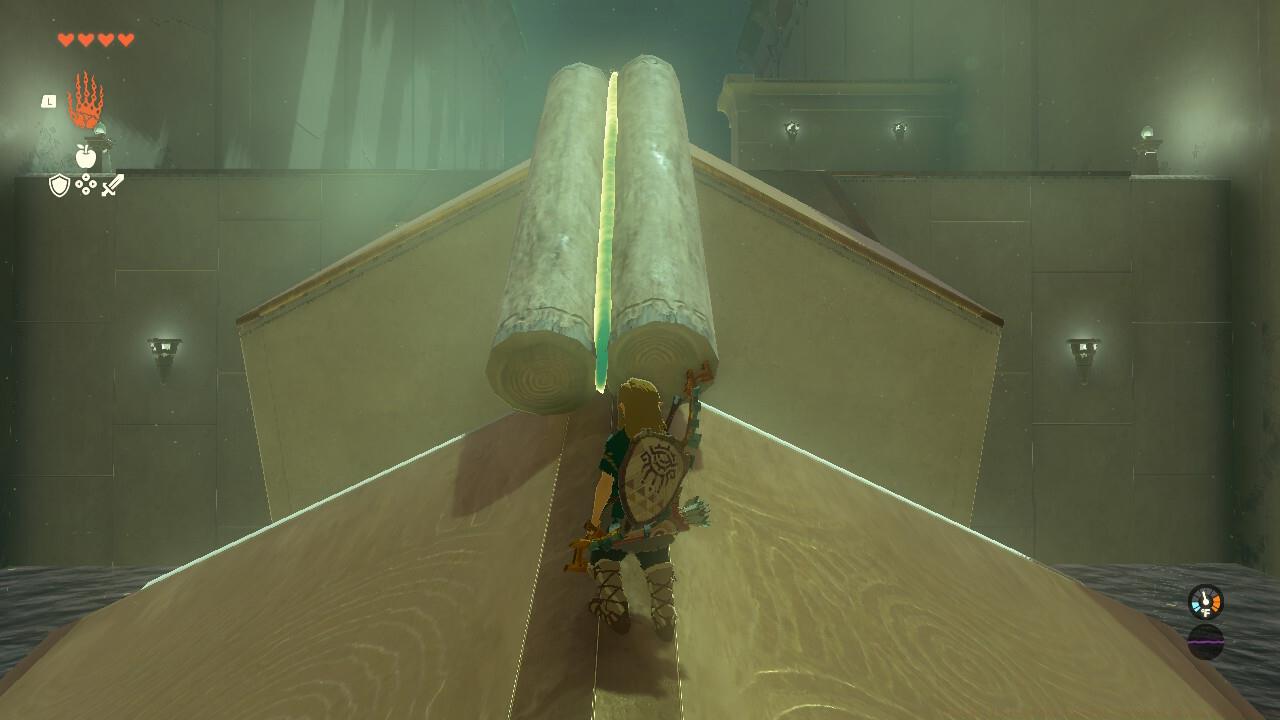Toggle the blue cold zone on the thermometer

1196,606
